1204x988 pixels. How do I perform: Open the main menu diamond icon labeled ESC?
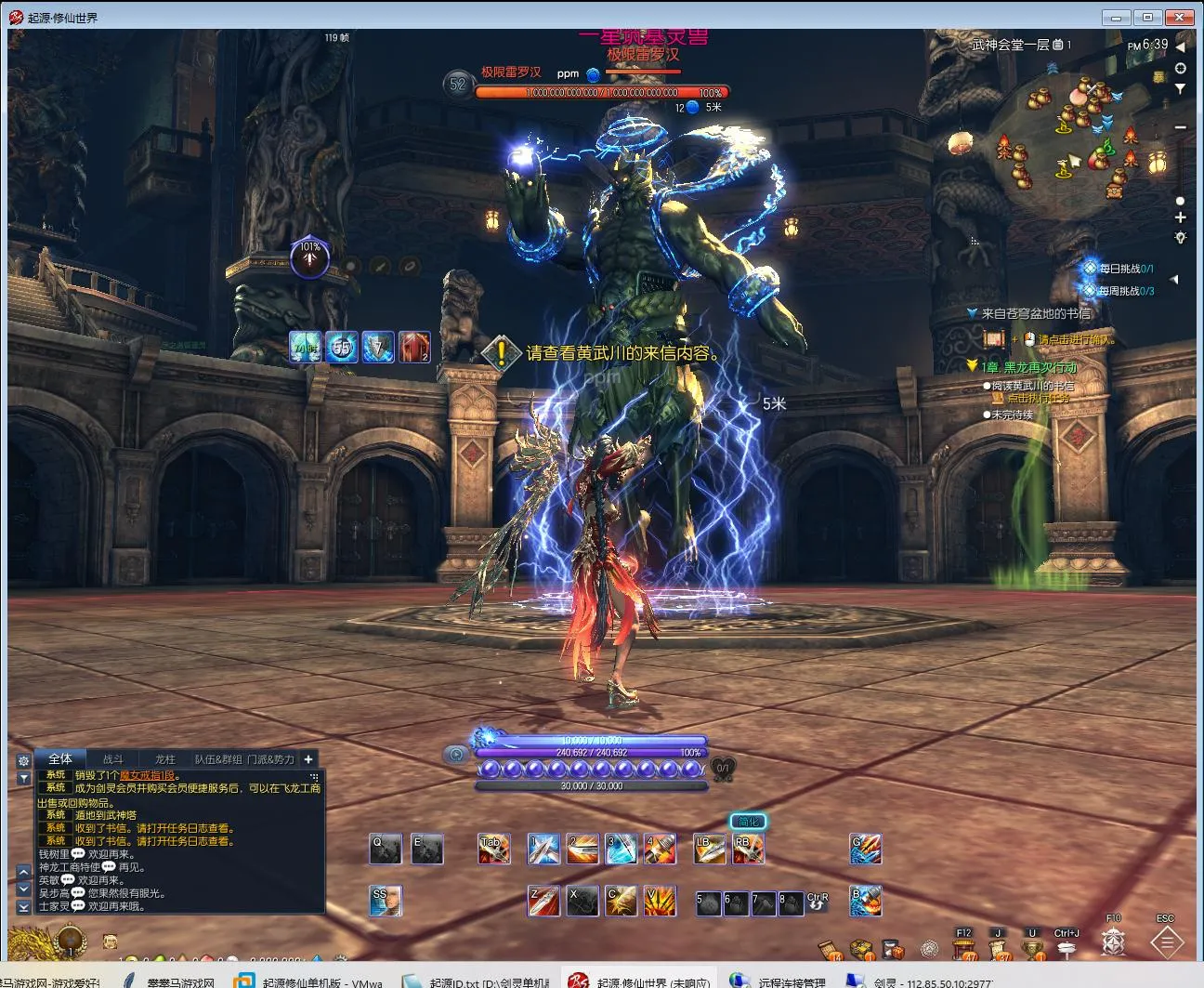(x=1166, y=942)
